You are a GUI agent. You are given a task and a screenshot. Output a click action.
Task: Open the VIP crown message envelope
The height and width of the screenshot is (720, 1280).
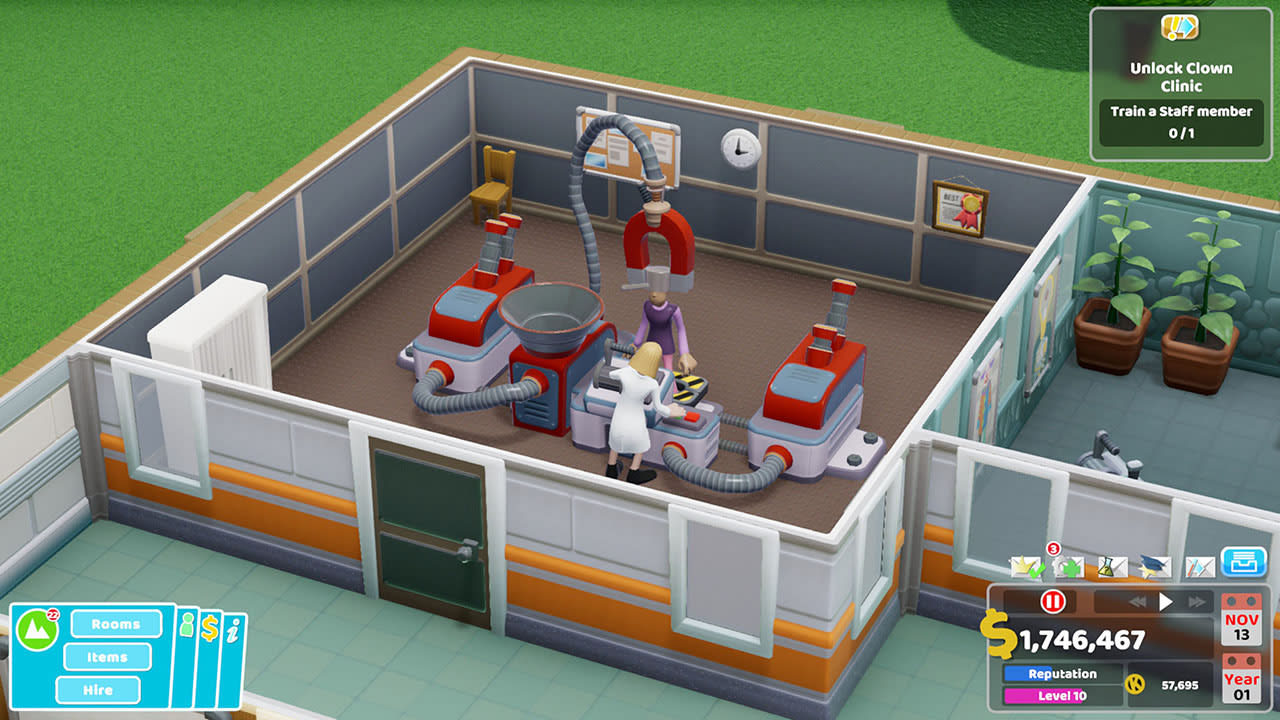click(x=1026, y=566)
